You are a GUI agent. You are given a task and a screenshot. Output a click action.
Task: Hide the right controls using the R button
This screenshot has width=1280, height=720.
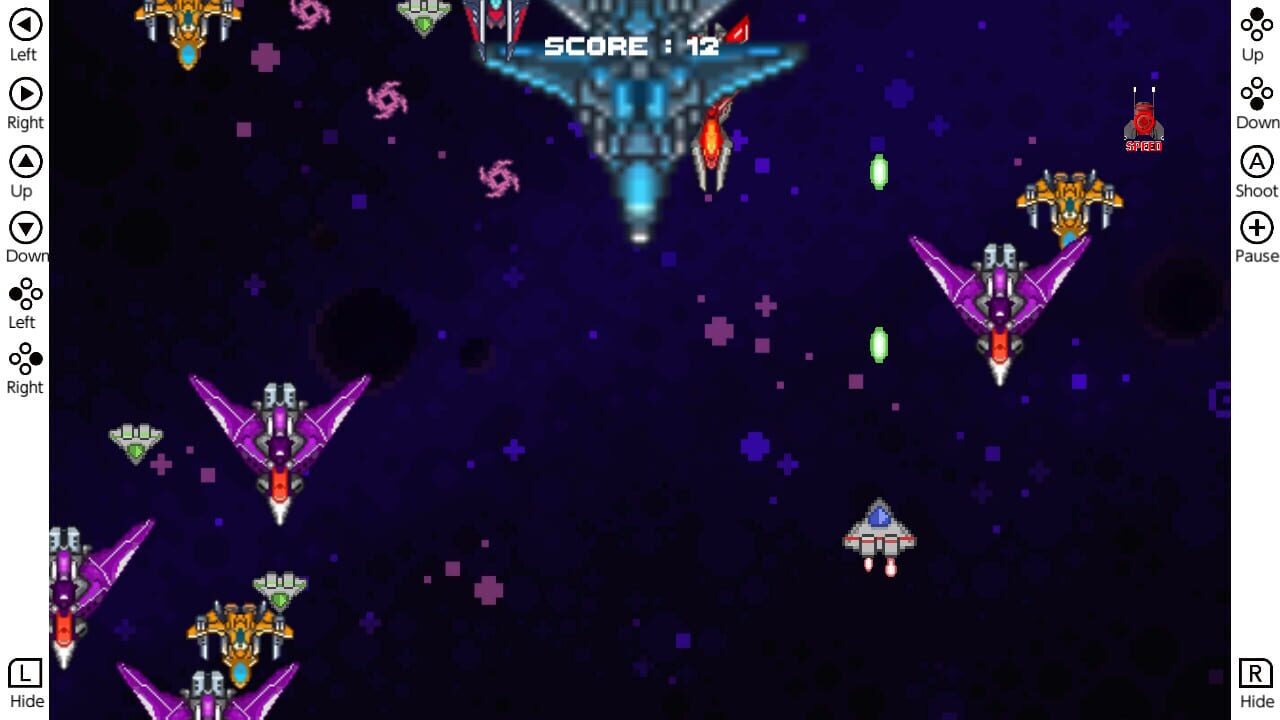pyautogui.click(x=1256, y=675)
